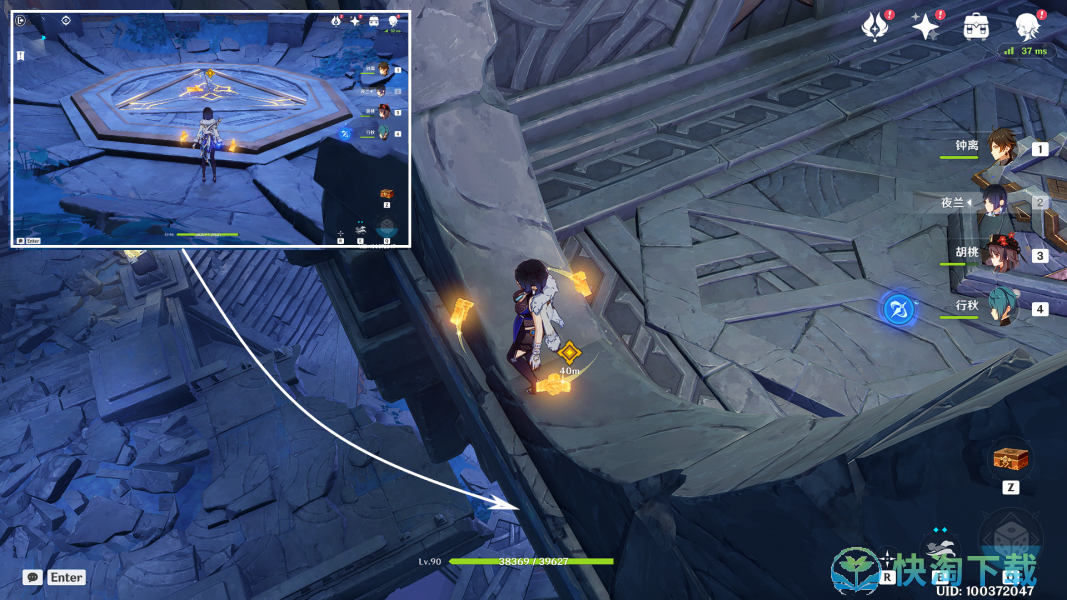The height and width of the screenshot is (600, 1067).
Task: Open the character head profile icon
Action: tap(1027, 27)
